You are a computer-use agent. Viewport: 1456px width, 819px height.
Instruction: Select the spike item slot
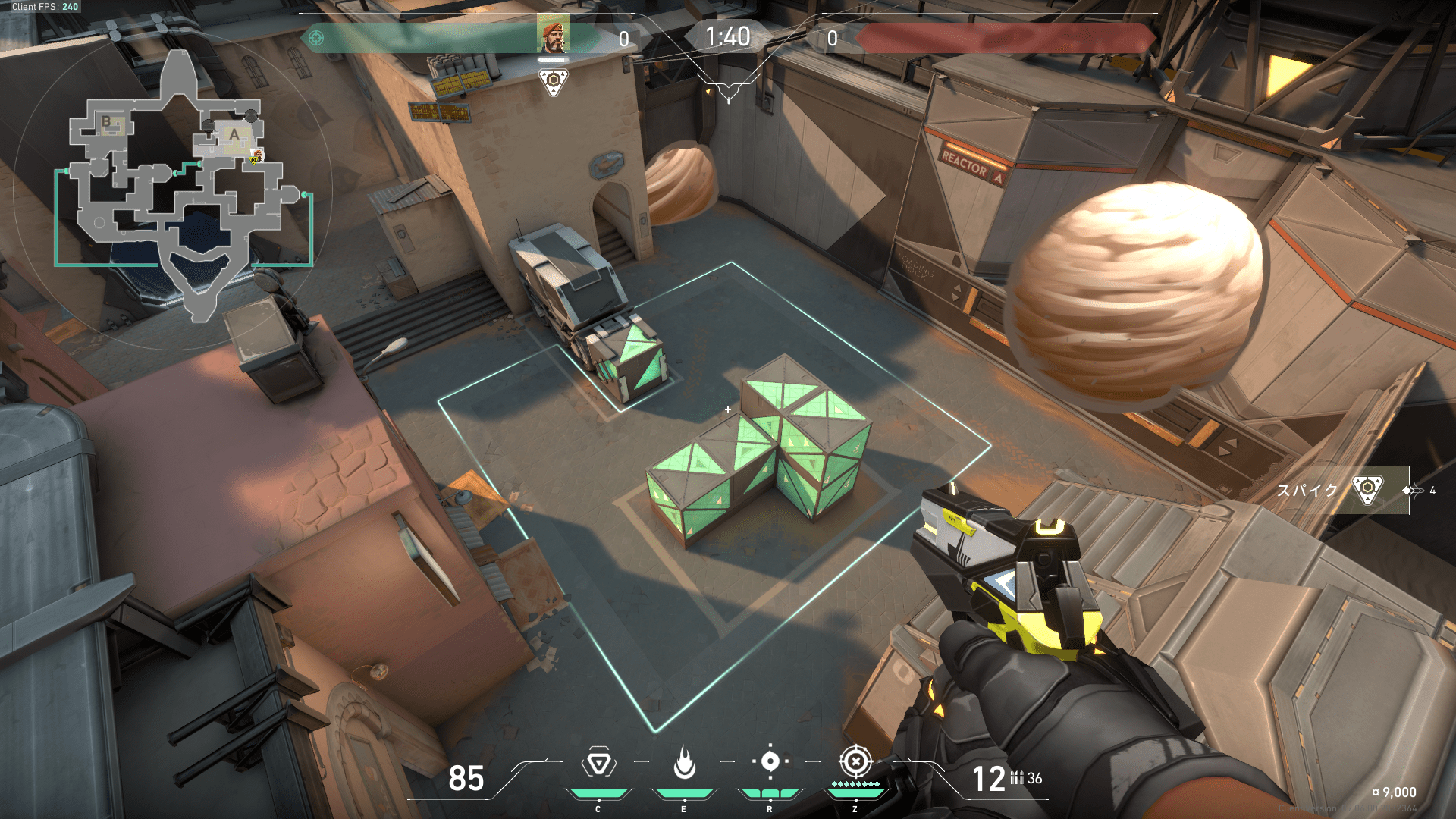1367,491
